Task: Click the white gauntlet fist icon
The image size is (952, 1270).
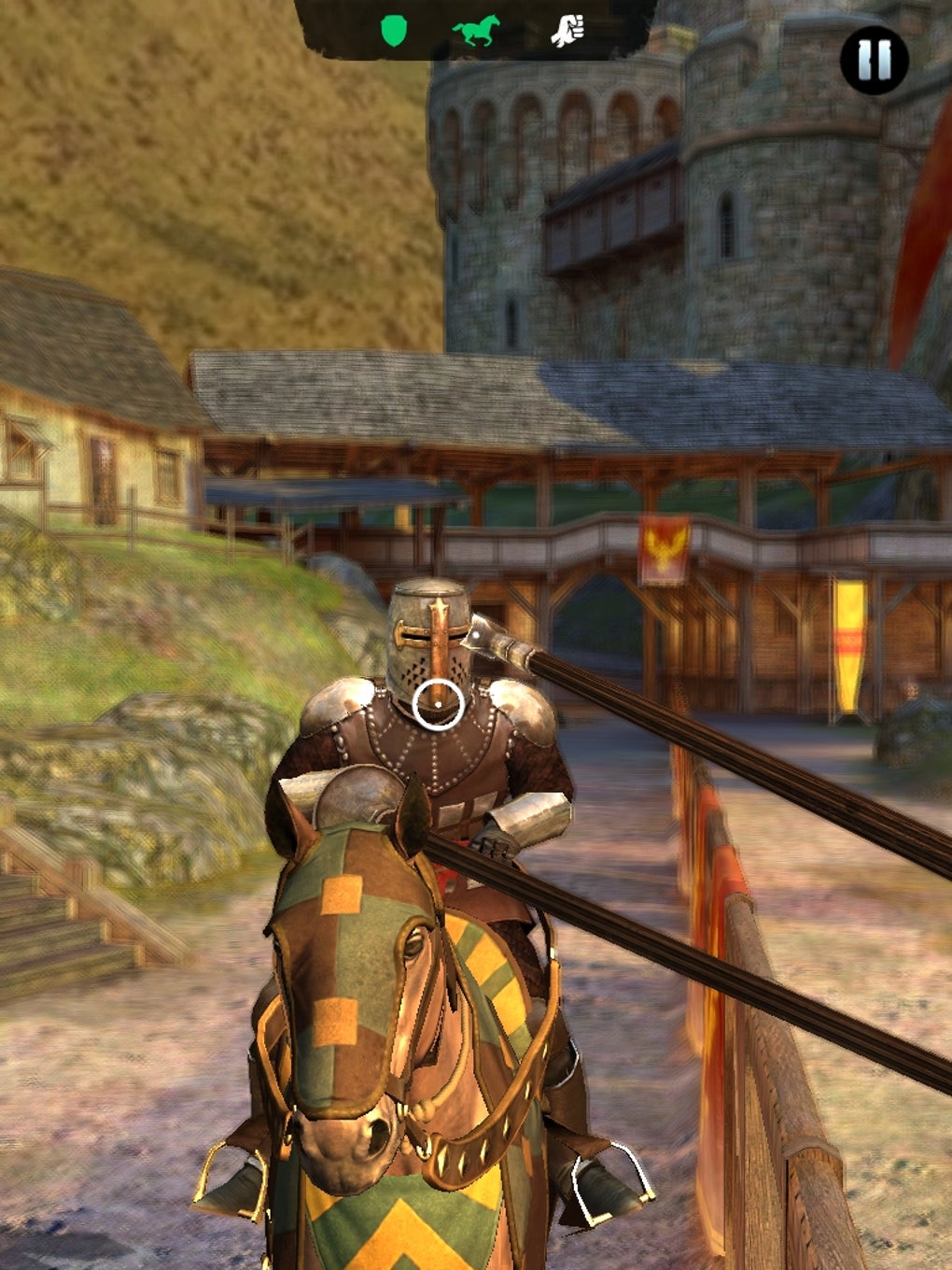Action: (x=567, y=32)
